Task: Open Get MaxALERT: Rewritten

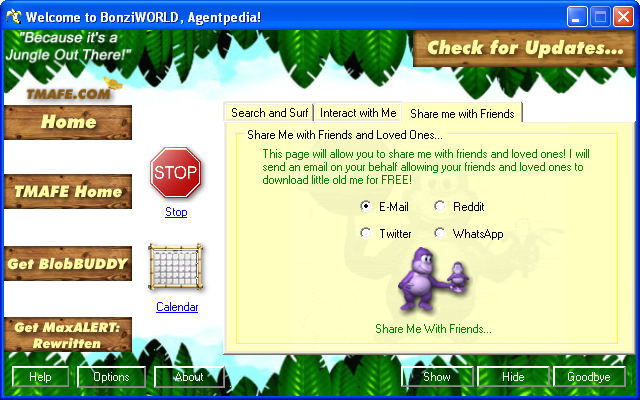Action: [68, 334]
